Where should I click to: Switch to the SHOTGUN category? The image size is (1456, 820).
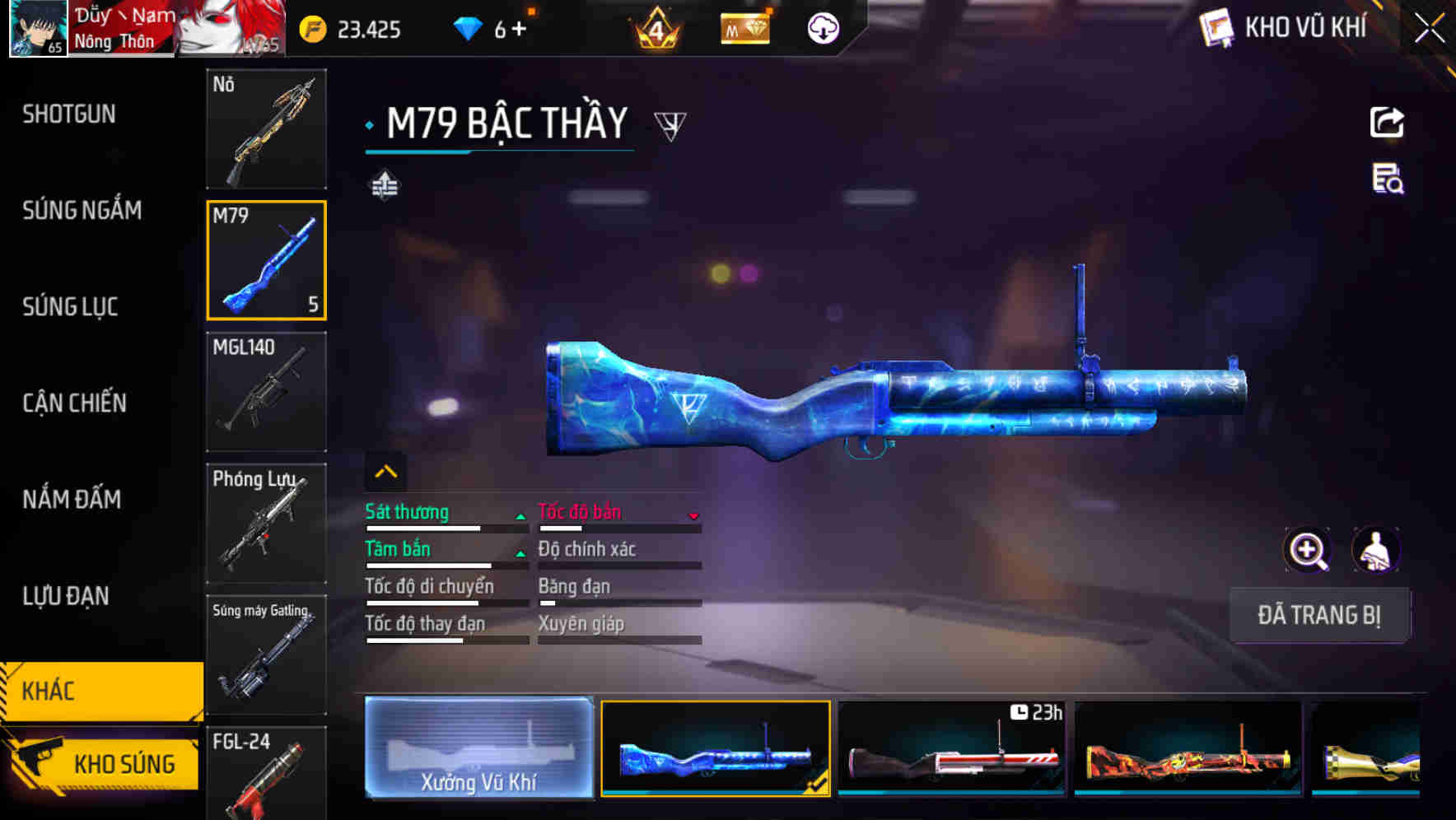pyautogui.click(x=70, y=114)
